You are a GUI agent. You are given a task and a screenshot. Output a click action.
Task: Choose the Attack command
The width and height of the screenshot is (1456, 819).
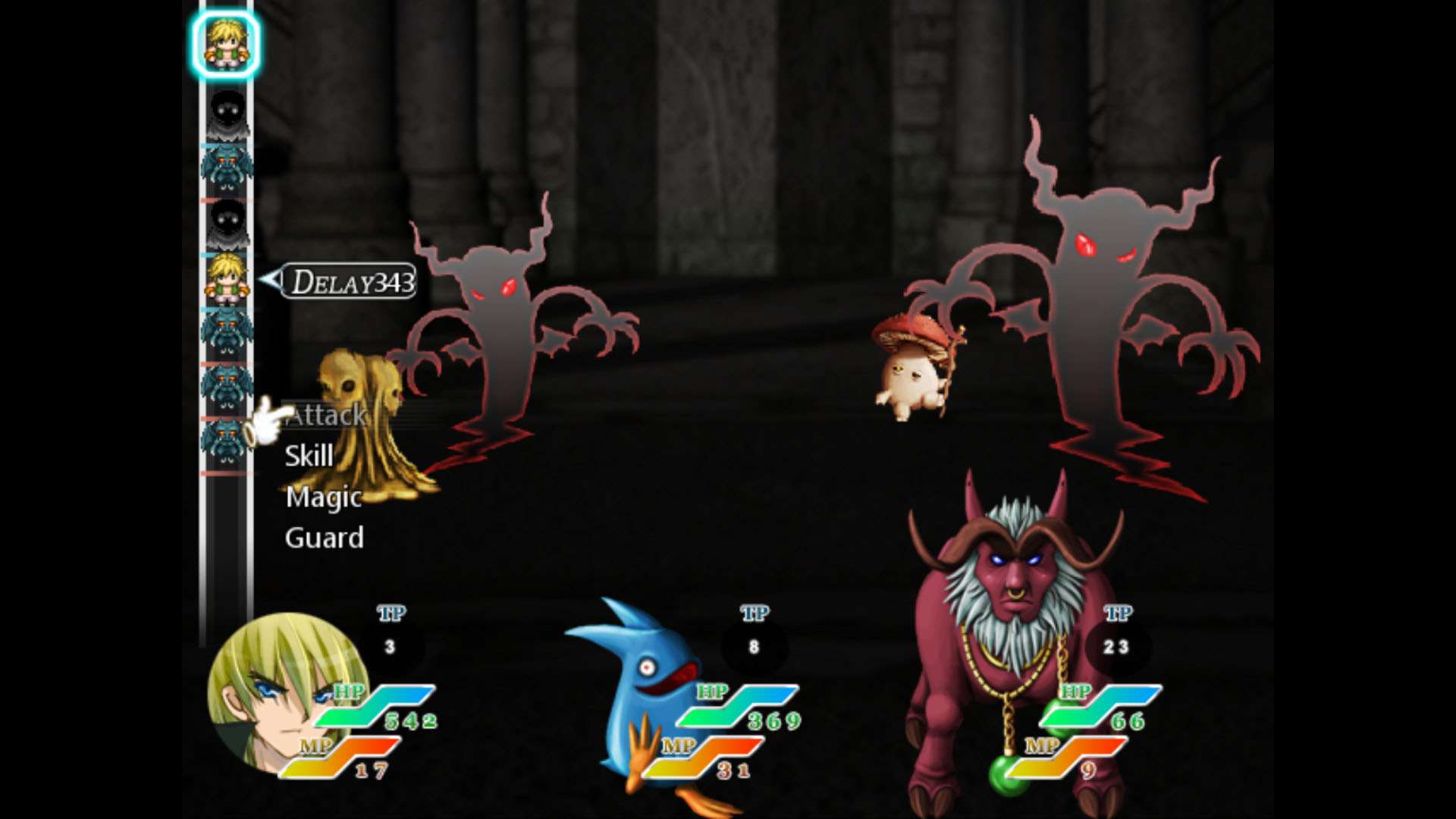(x=327, y=416)
